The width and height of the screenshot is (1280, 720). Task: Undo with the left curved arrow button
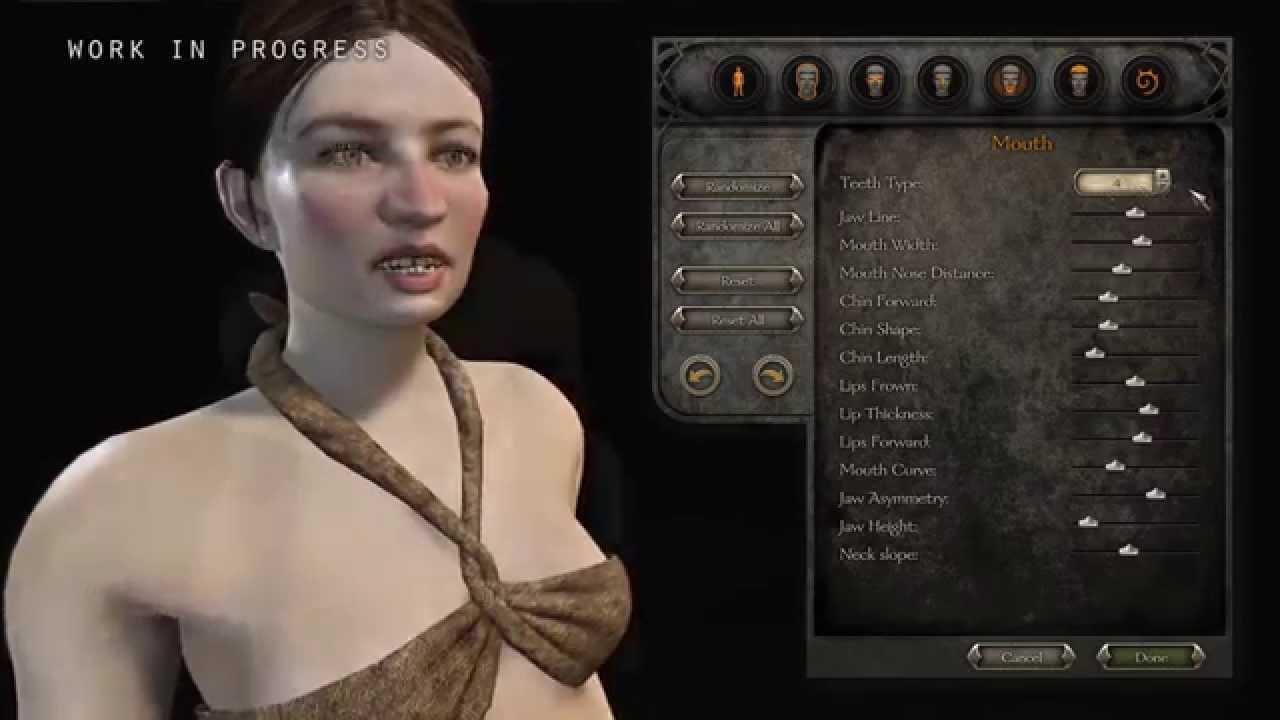pos(699,376)
